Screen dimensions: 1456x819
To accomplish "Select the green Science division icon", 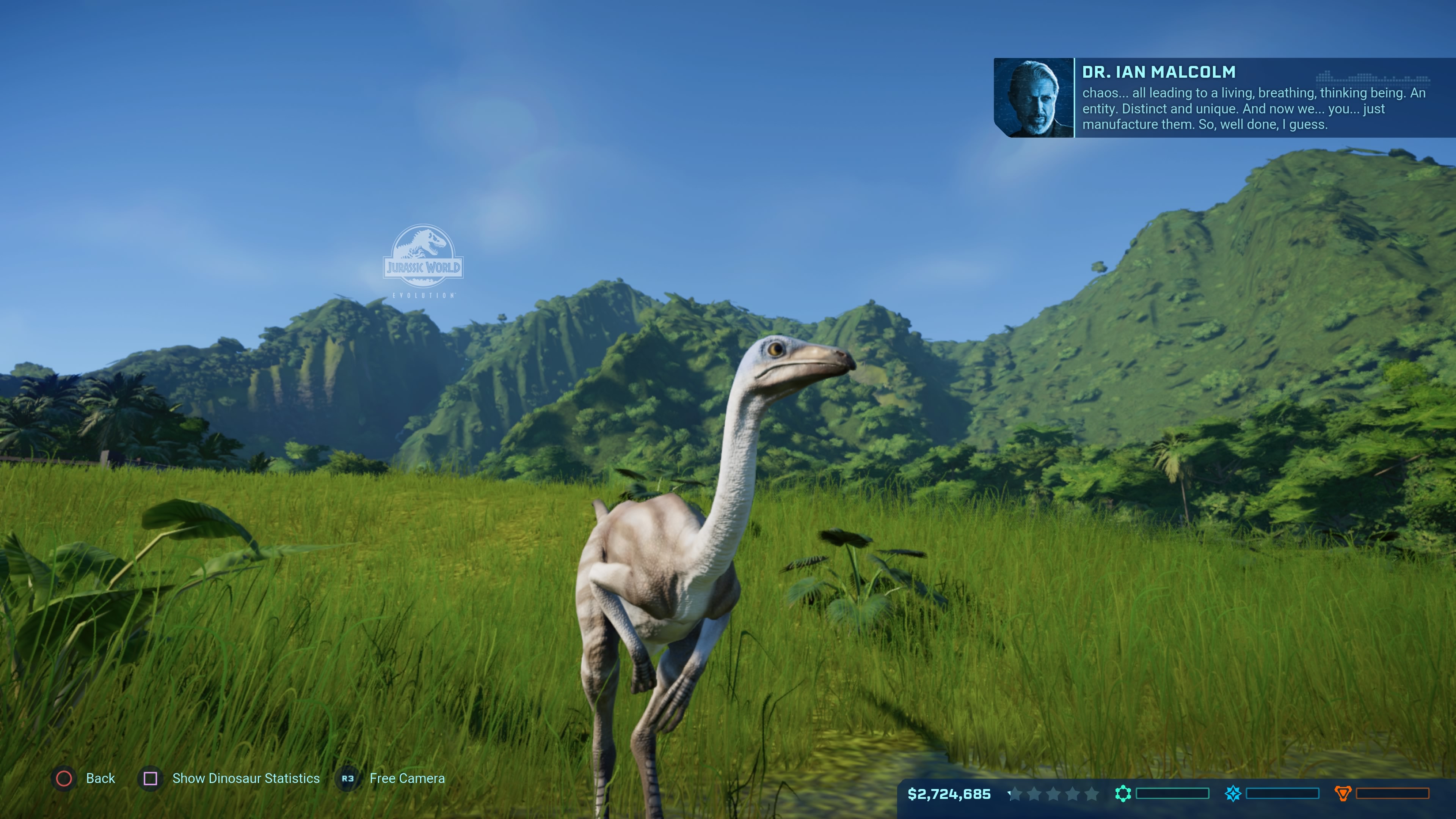I will coord(1123,794).
